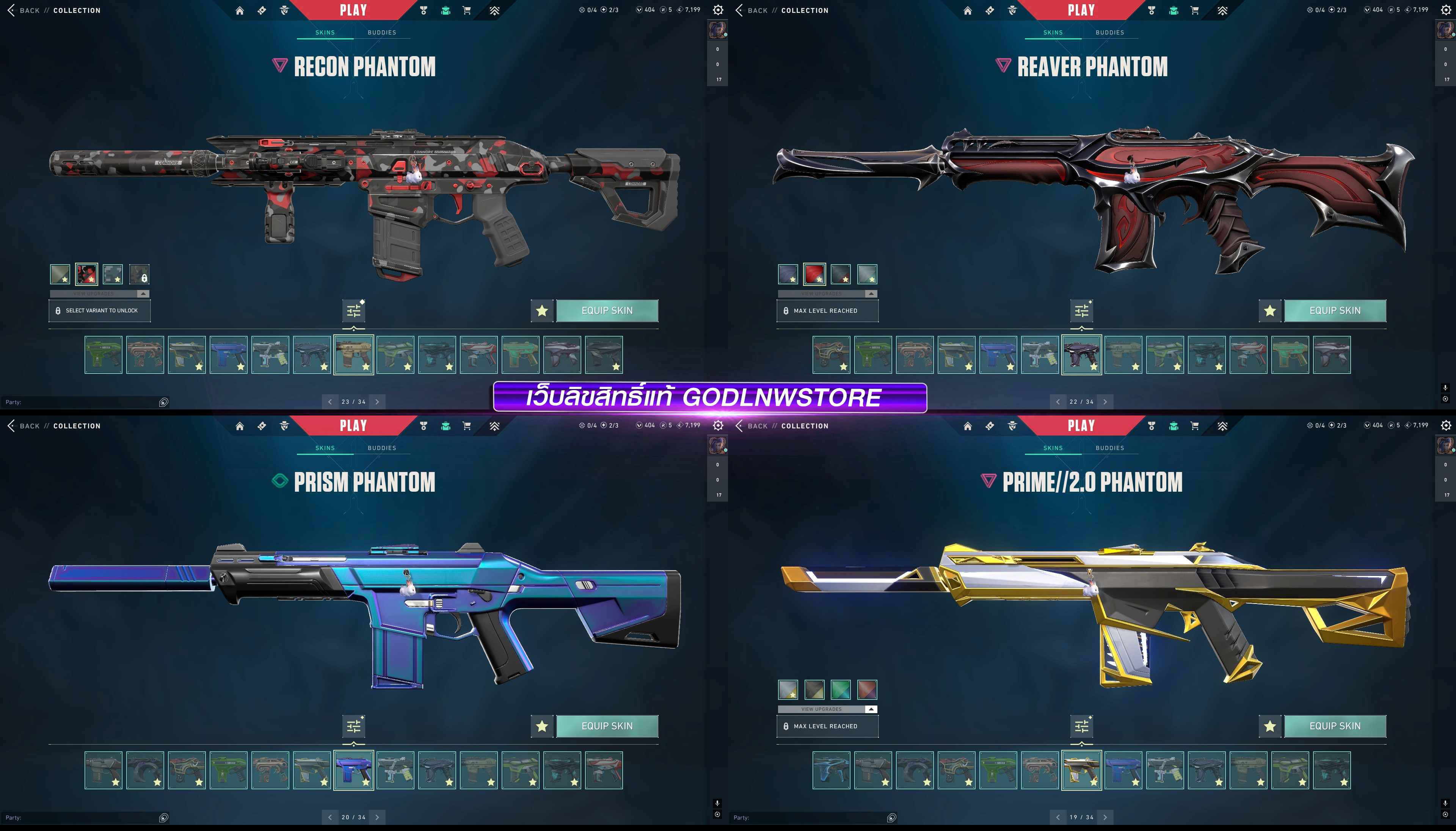
Task: Go to previous skin from 19 / 34
Action: [1057, 817]
